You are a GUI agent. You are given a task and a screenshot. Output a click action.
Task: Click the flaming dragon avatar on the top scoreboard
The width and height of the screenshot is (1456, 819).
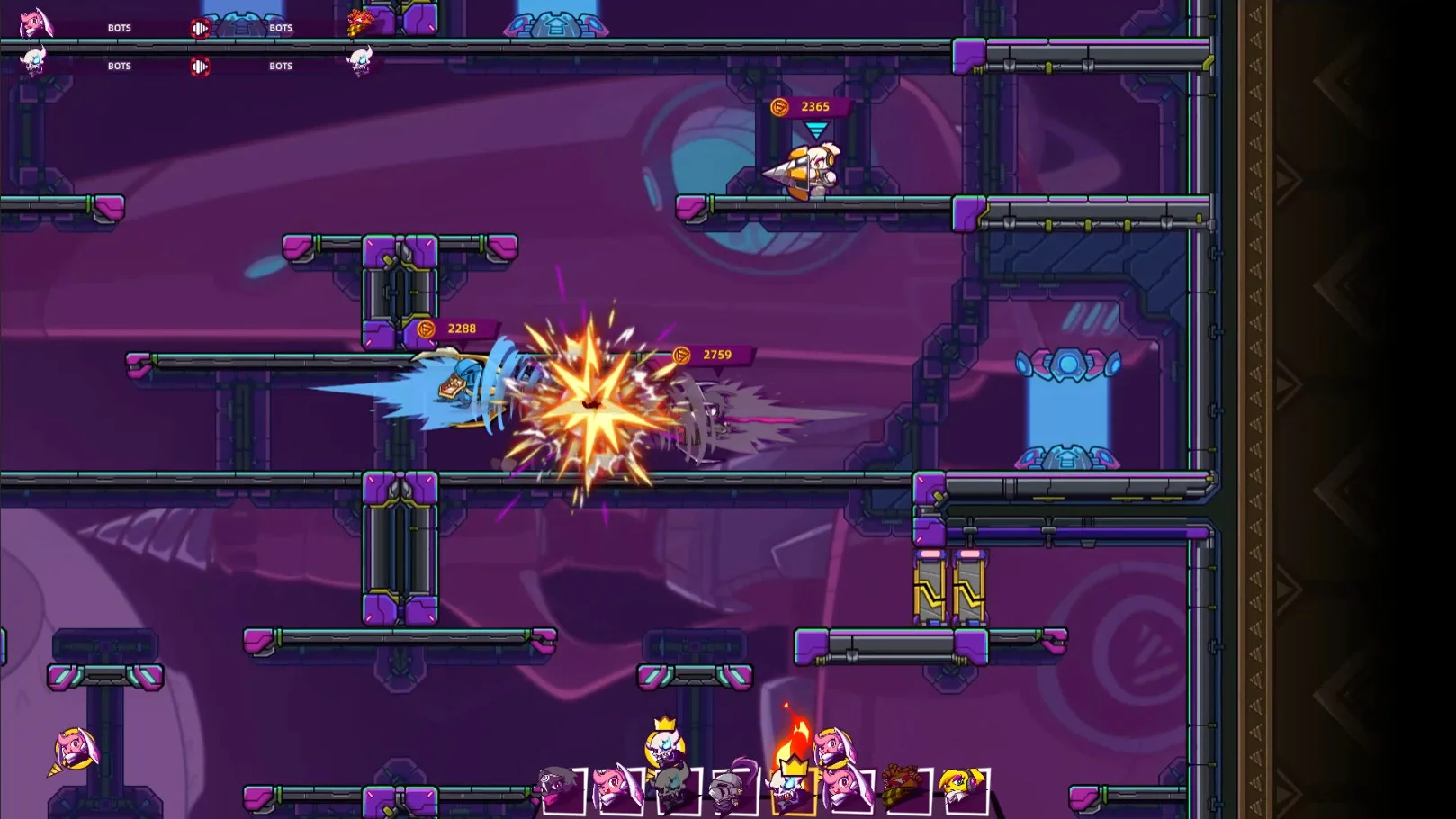pyautogui.click(x=360, y=22)
